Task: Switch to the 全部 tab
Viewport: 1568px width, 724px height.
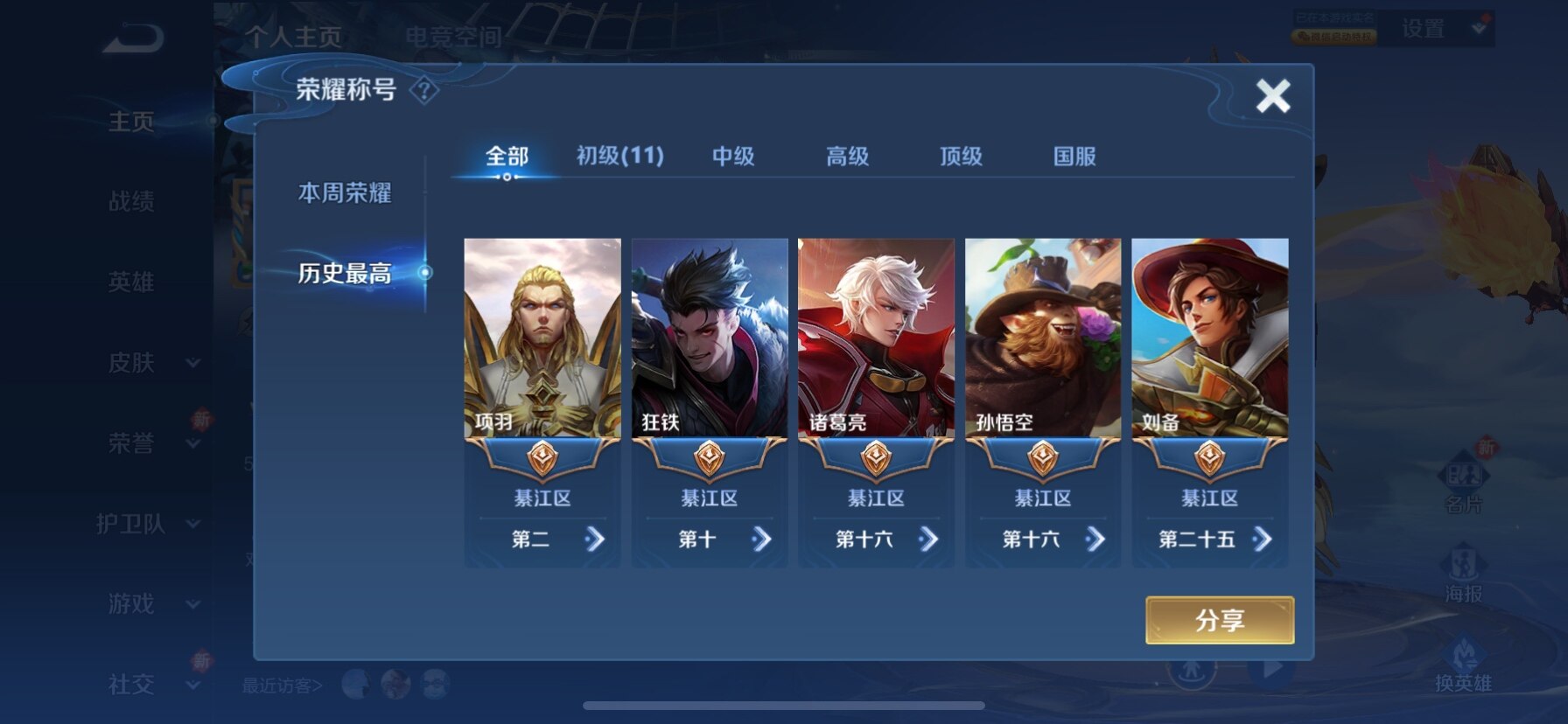Action: (507, 157)
